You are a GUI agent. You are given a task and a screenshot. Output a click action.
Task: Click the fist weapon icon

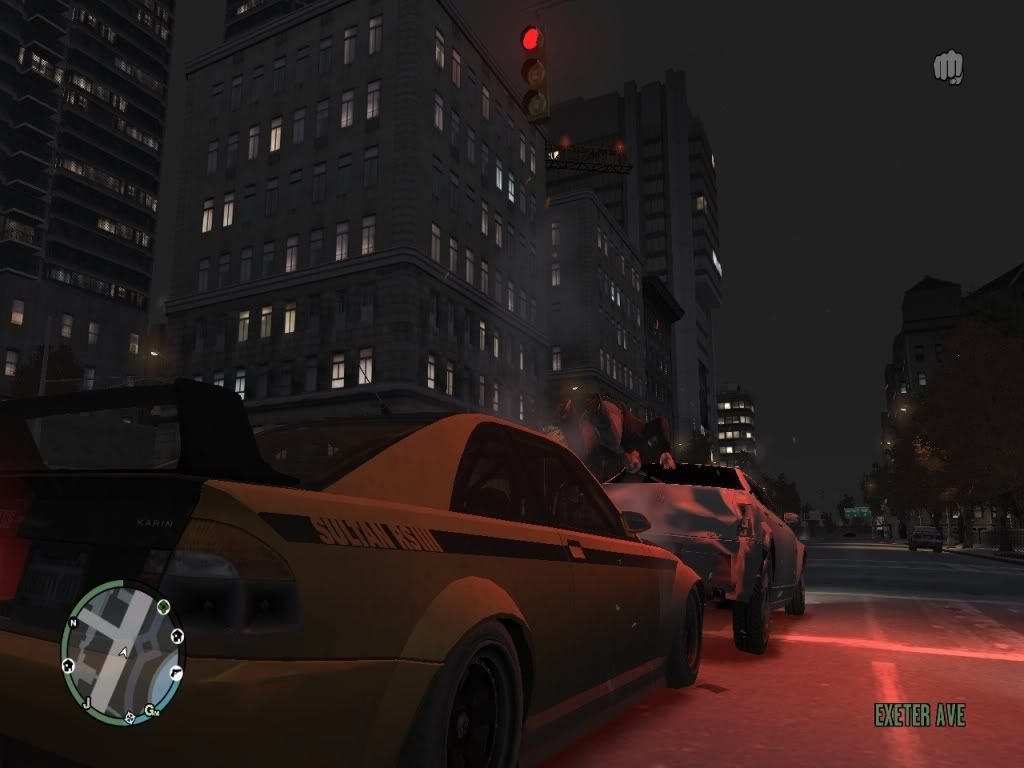(948, 68)
